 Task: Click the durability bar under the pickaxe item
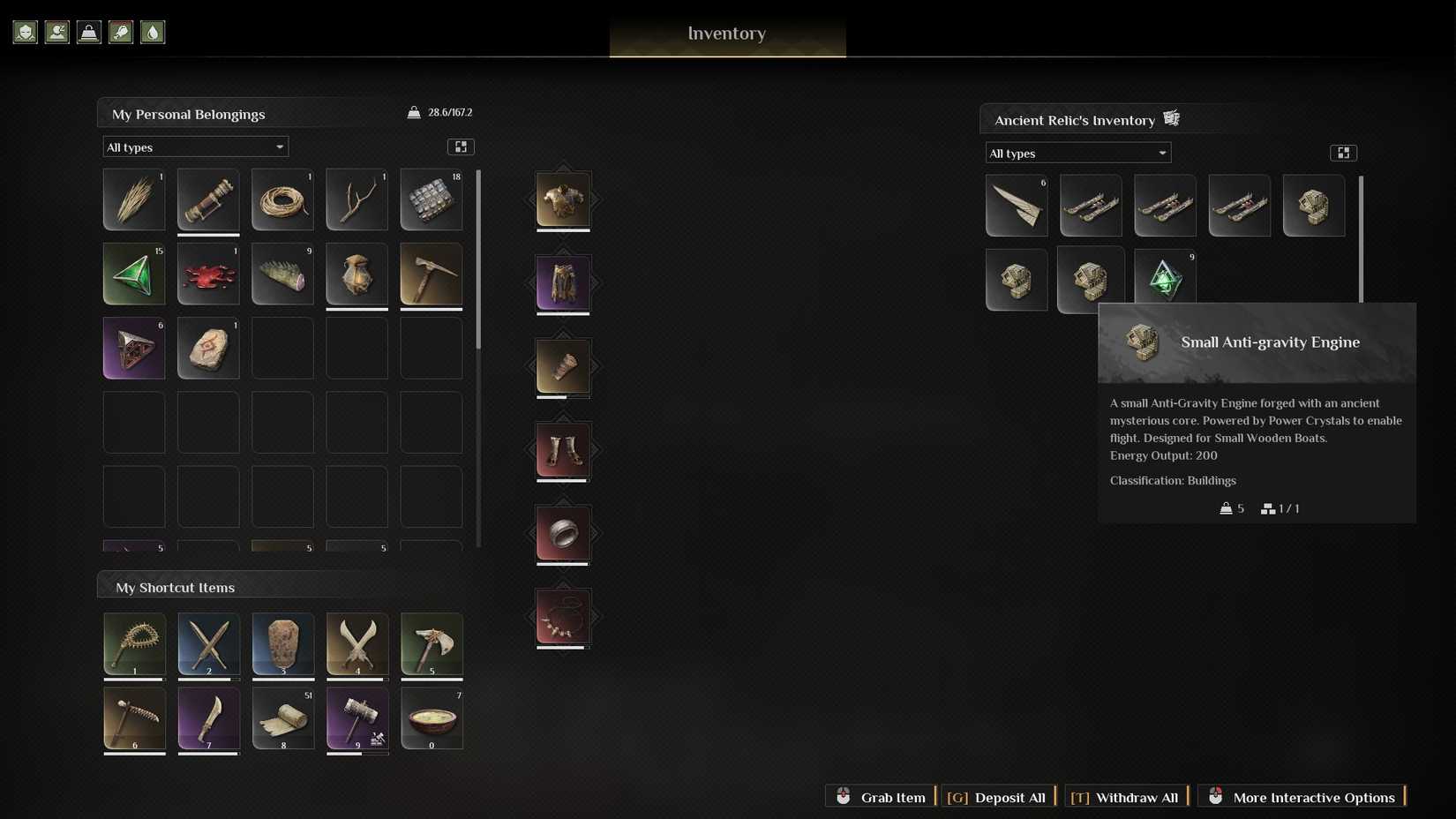pos(432,310)
